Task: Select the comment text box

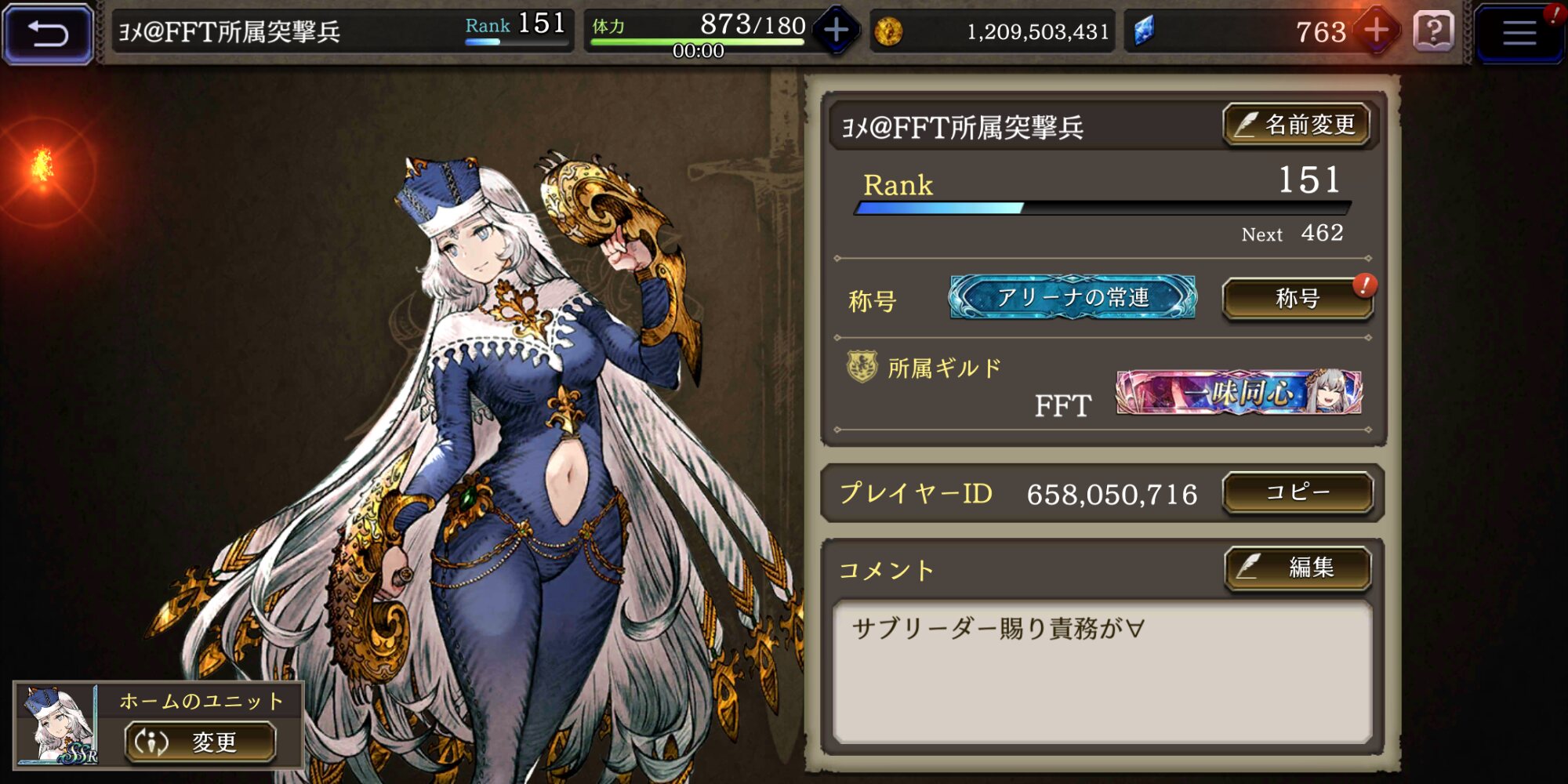Action: tap(1102, 672)
